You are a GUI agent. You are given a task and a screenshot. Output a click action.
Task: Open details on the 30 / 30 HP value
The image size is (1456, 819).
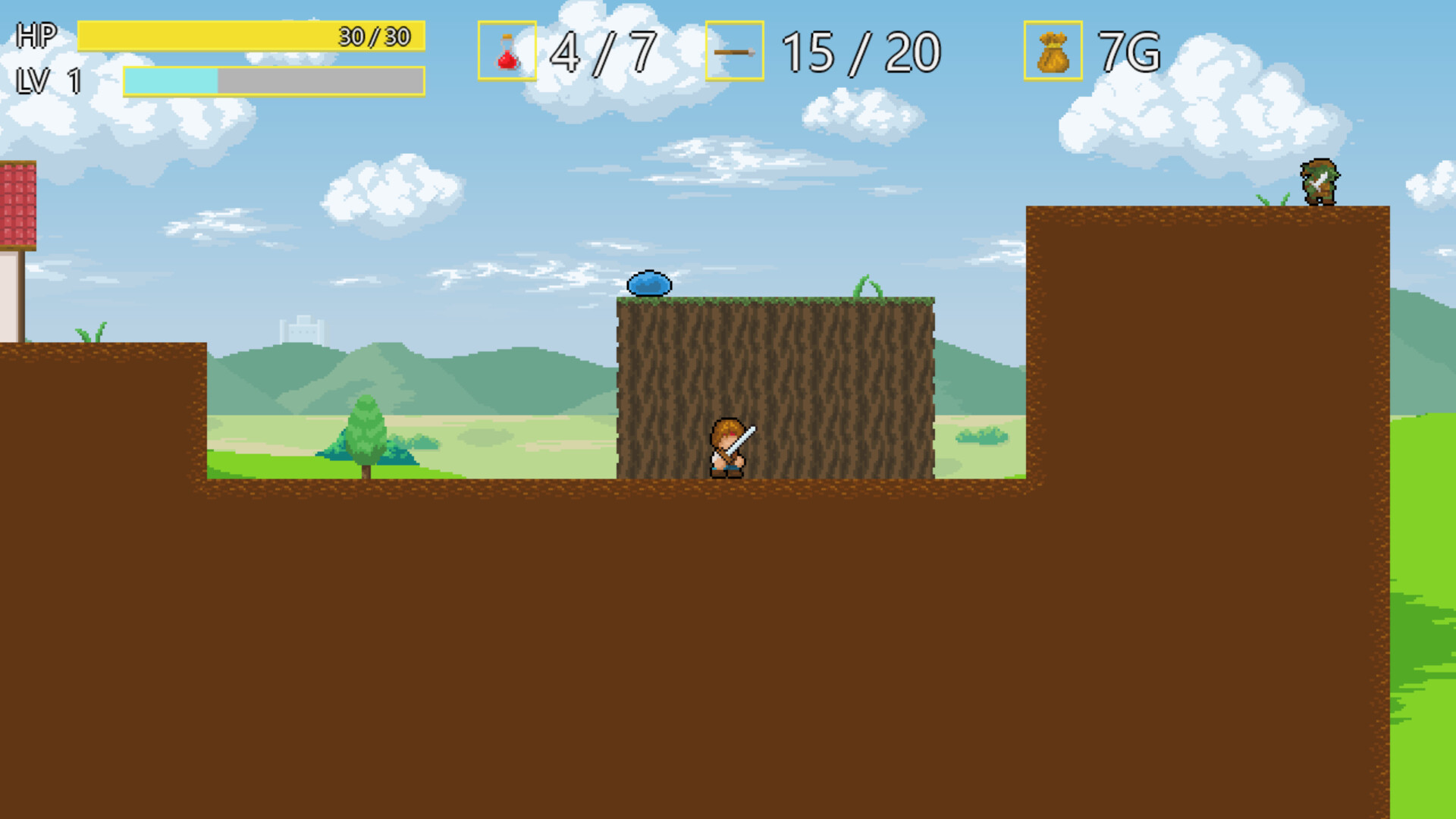pos(373,35)
